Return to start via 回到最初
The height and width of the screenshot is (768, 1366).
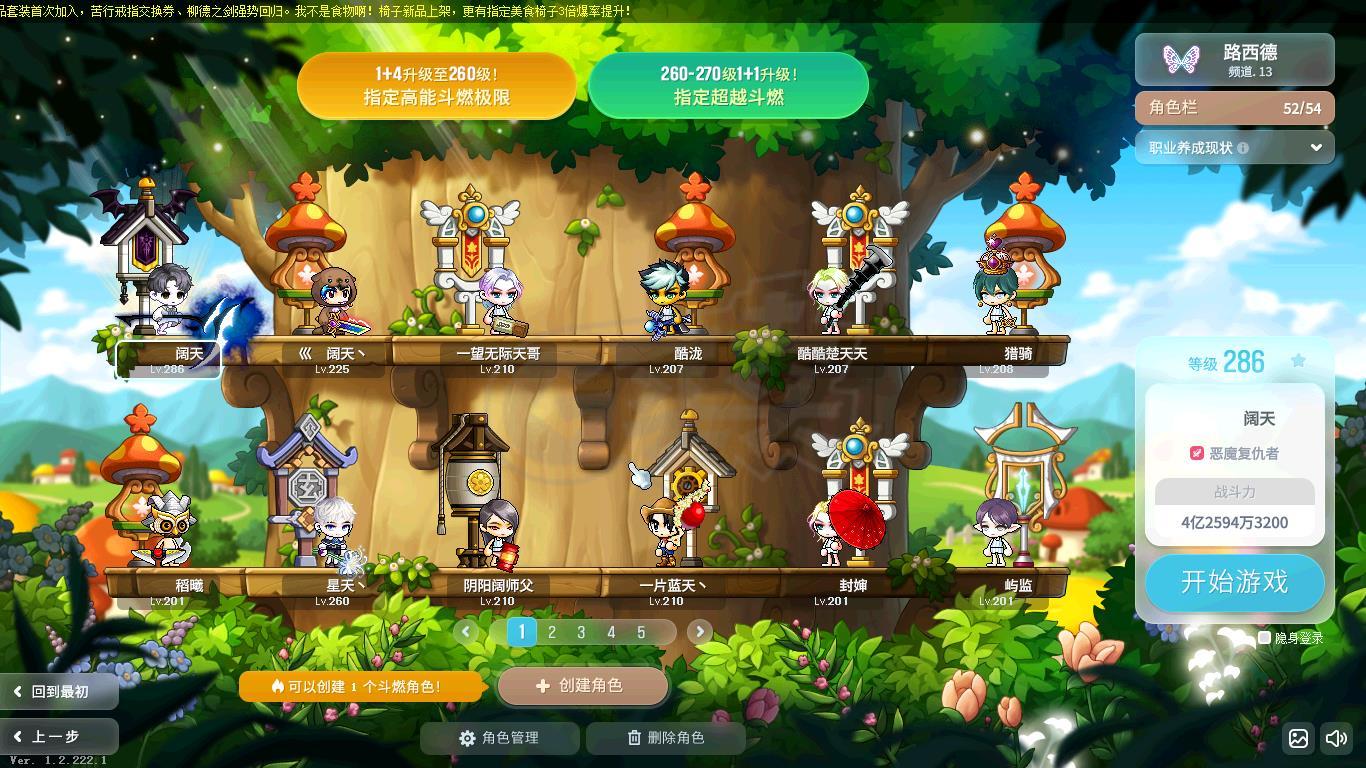pyautogui.click(x=58, y=691)
